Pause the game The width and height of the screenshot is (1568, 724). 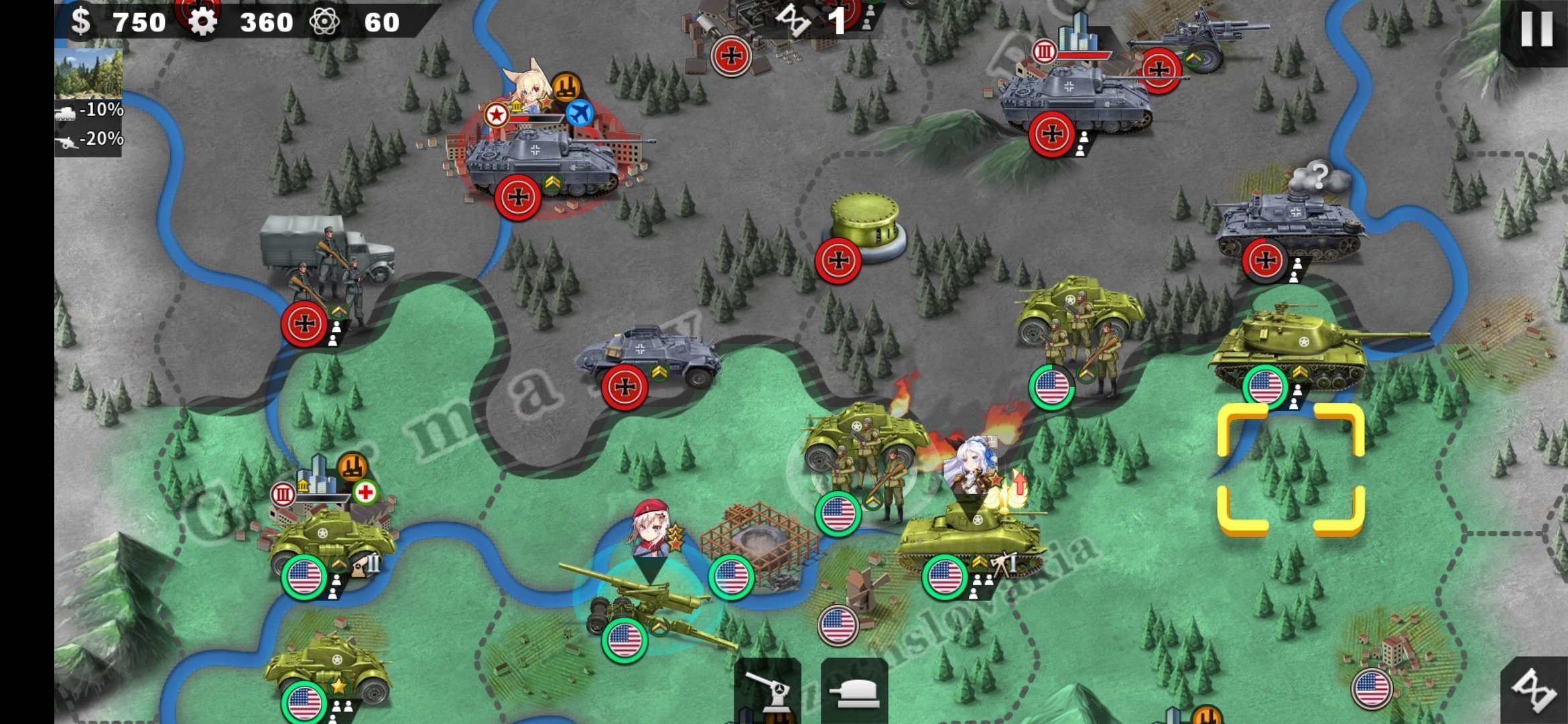pyautogui.click(x=1536, y=29)
